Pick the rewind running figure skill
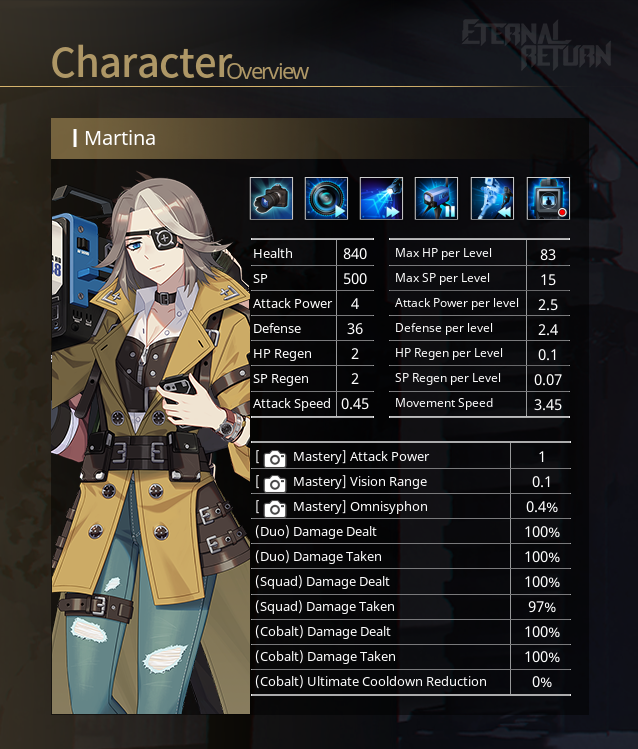This screenshot has height=749, width=638. [x=492, y=198]
